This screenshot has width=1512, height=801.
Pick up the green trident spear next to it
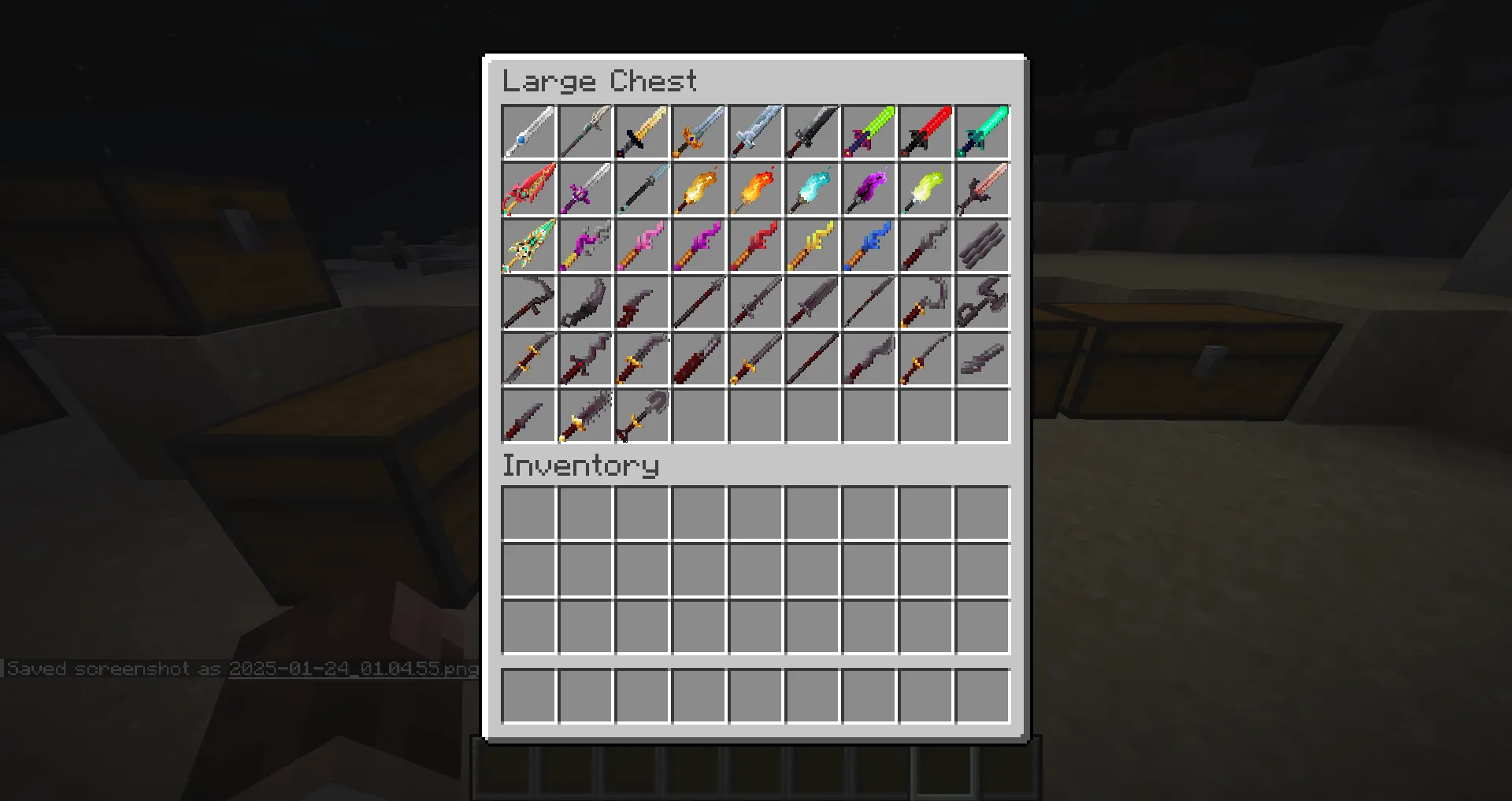point(585,132)
